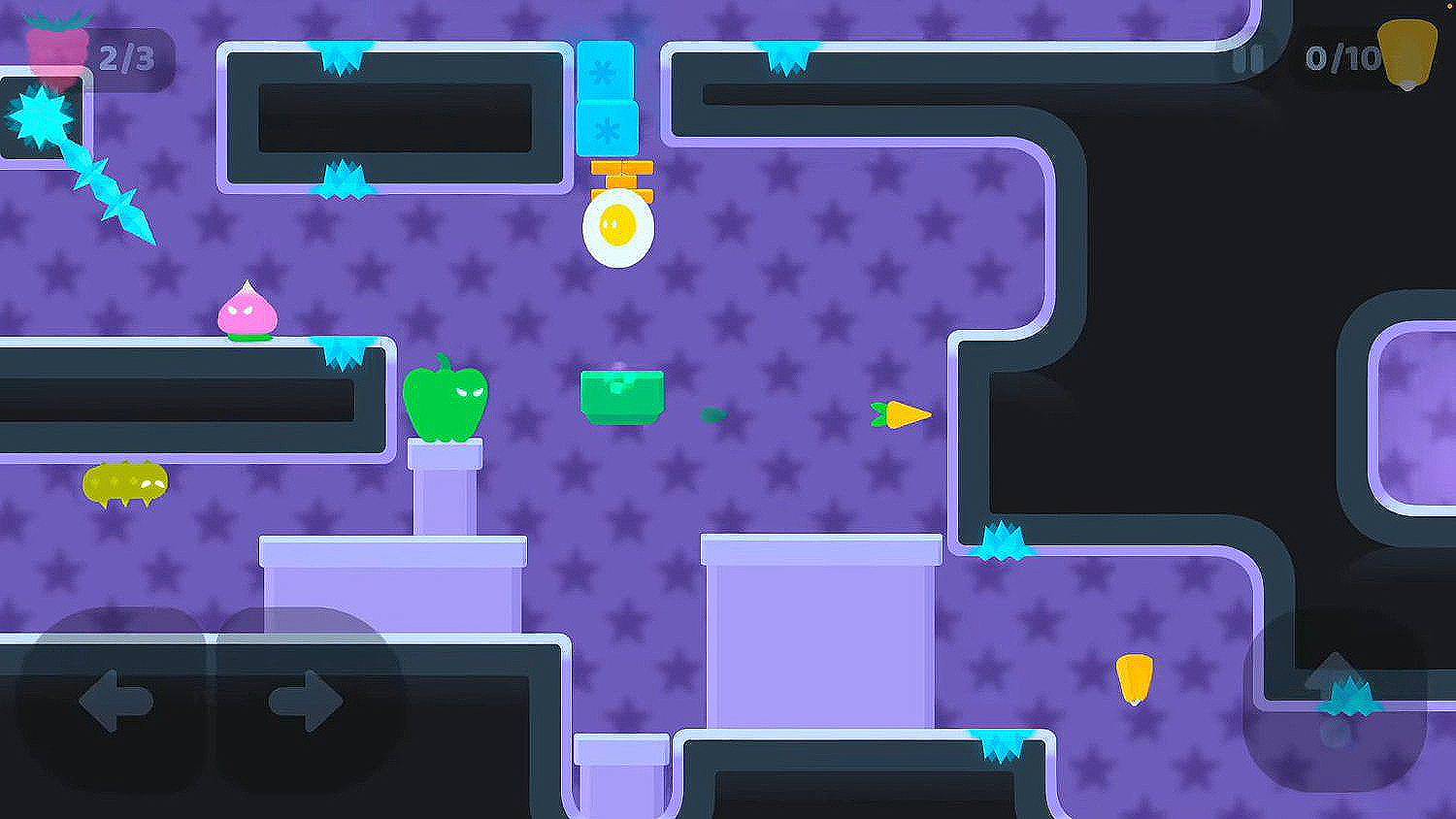Tap the lower frozen ice cube block

tap(607, 126)
